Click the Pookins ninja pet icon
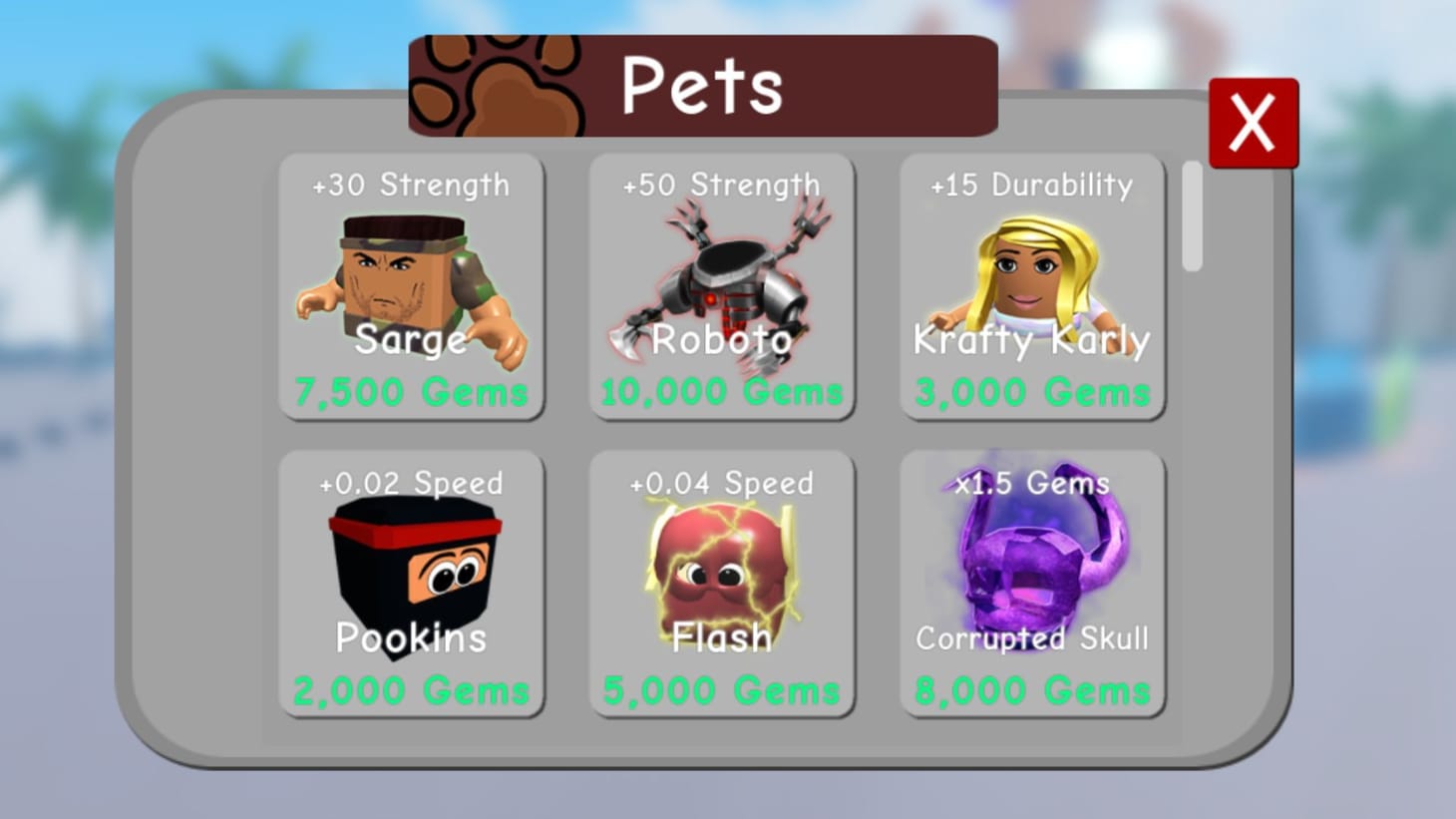Viewport: 1456px width, 819px height. (409, 569)
